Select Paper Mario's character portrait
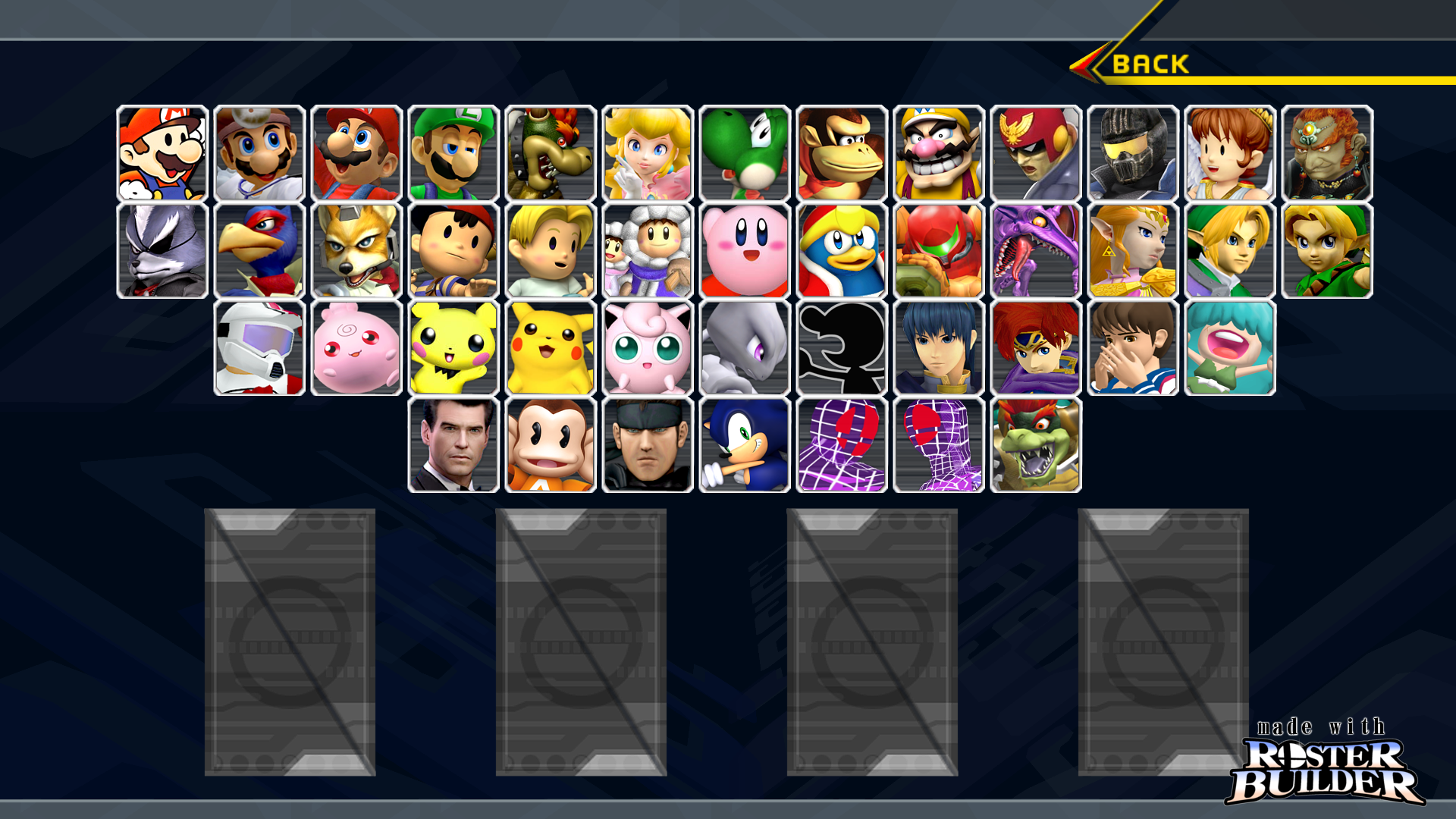Image resolution: width=1456 pixels, height=819 pixels. 162,153
